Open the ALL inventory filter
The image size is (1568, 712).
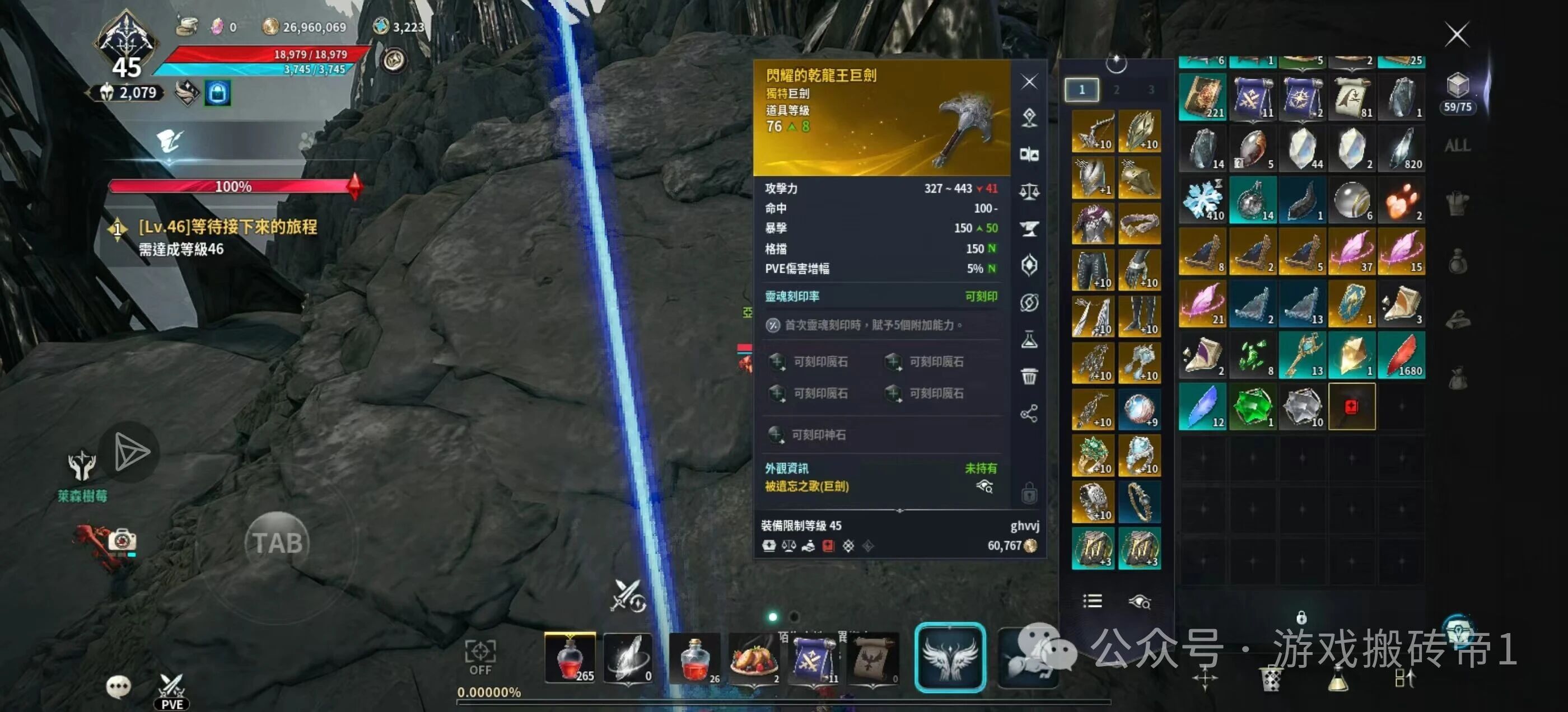pos(1457,146)
